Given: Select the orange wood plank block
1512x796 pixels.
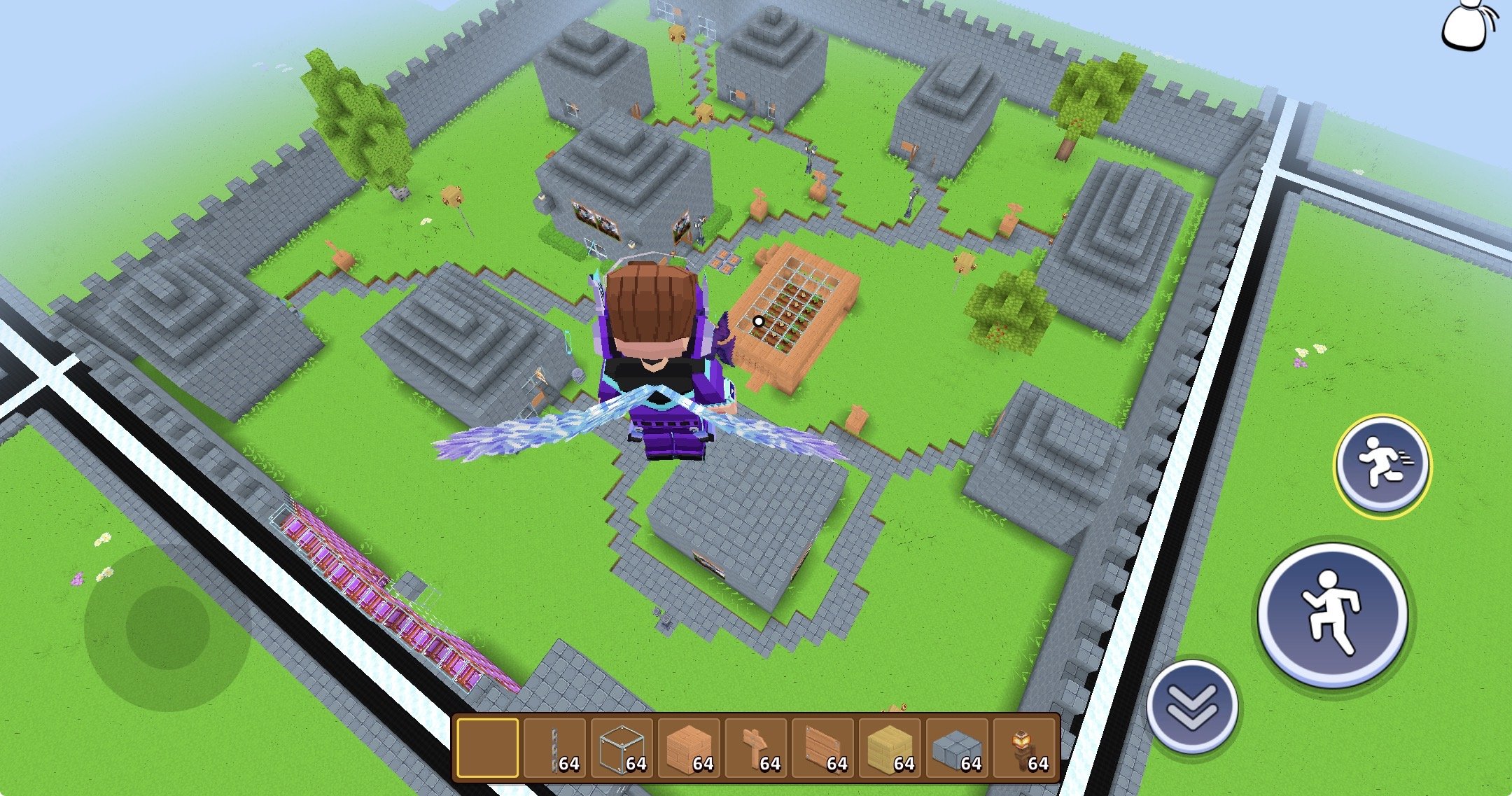Looking at the screenshot, I should 689,748.
